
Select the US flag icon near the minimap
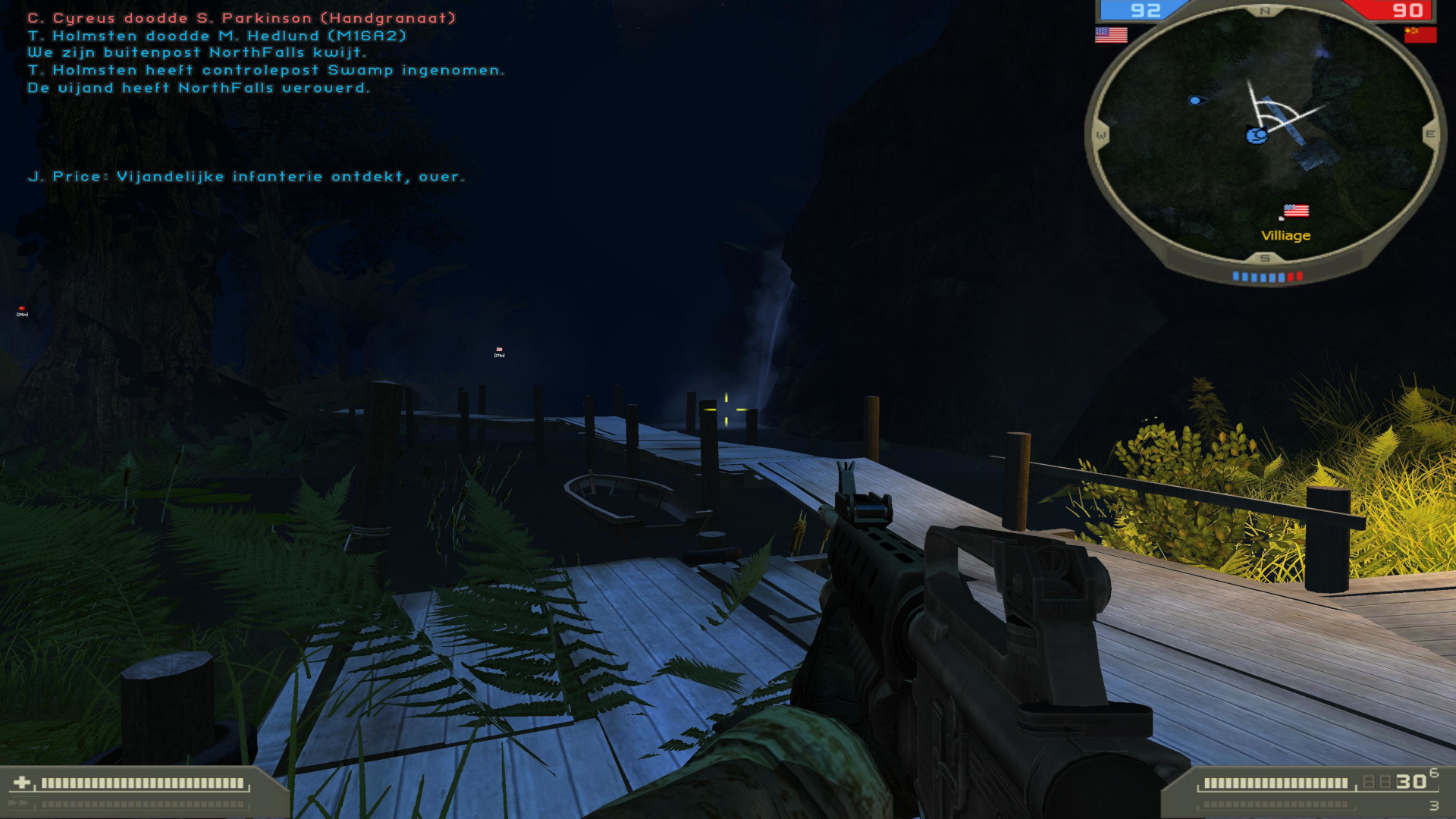click(x=1110, y=33)
